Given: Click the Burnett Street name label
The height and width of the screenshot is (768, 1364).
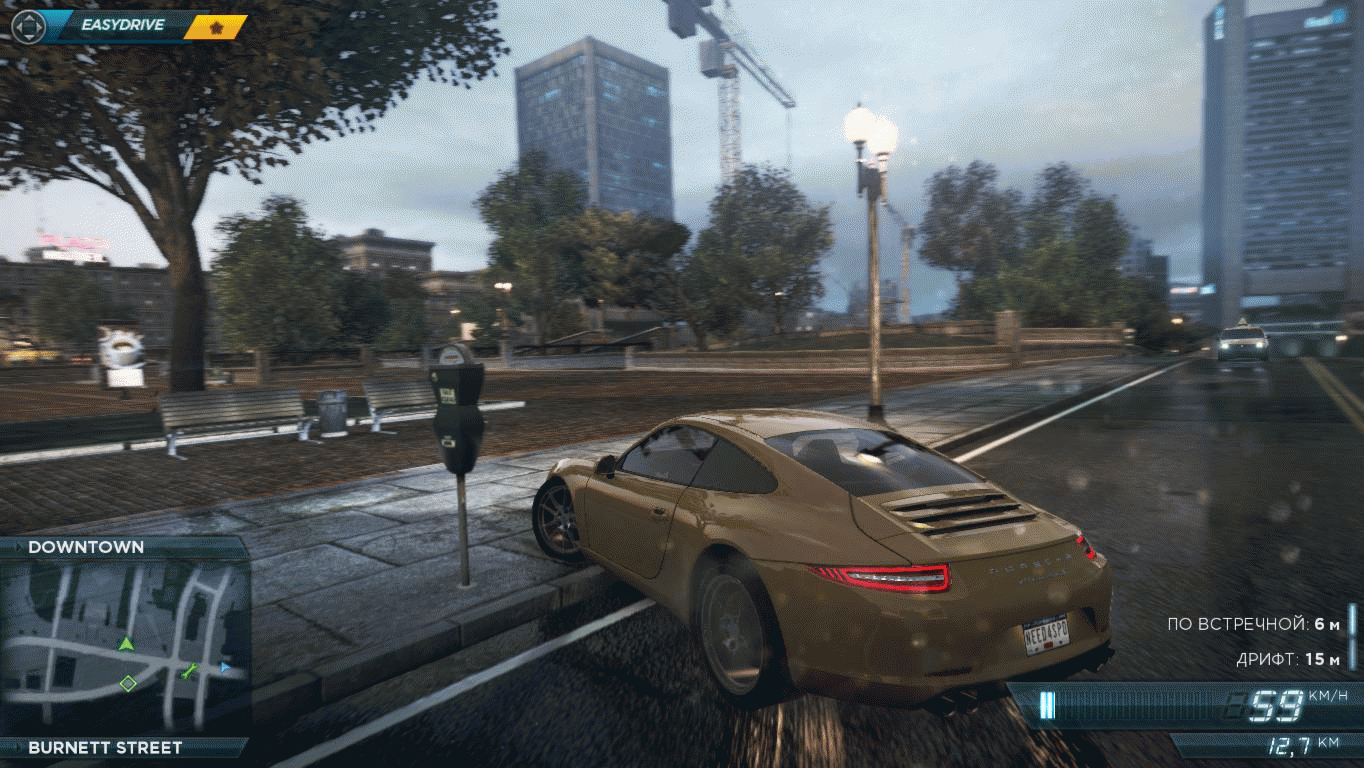Looking at the screenshot, I should click(105, 747).
